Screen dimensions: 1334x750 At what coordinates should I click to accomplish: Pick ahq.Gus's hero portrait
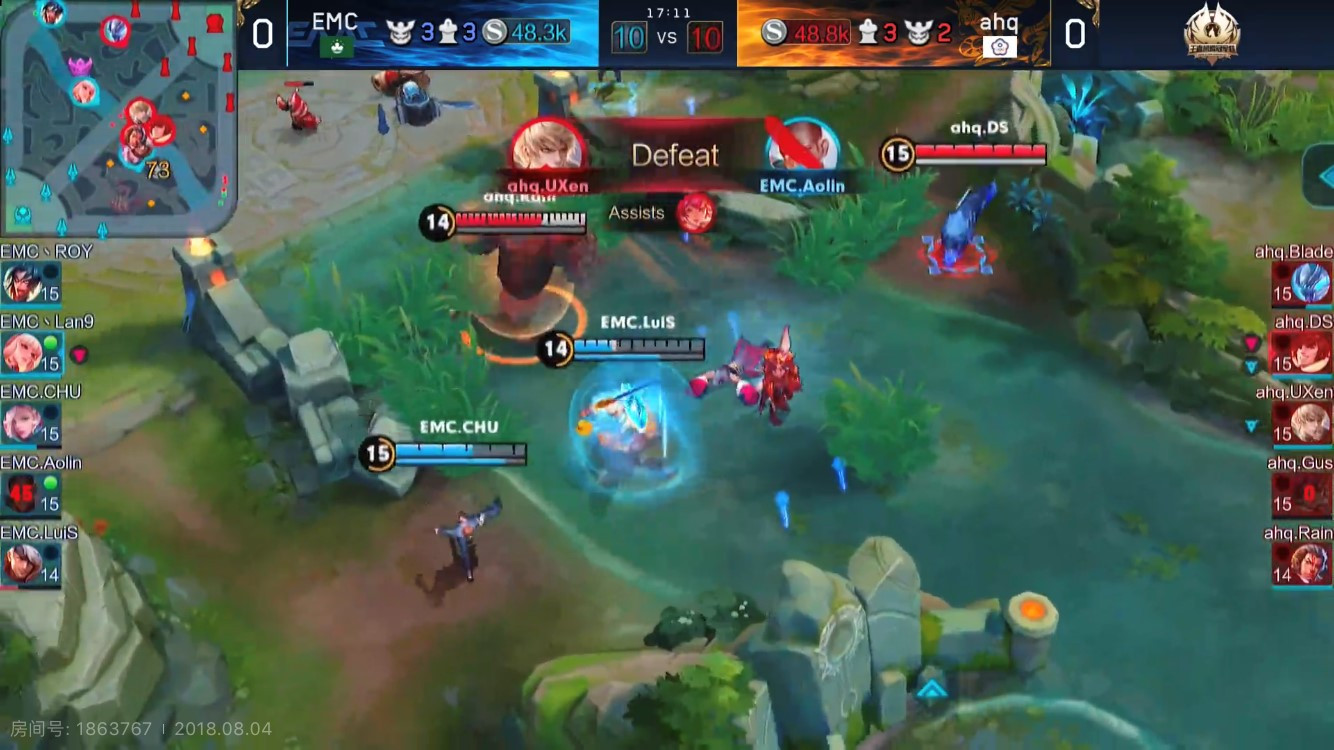1311,494
